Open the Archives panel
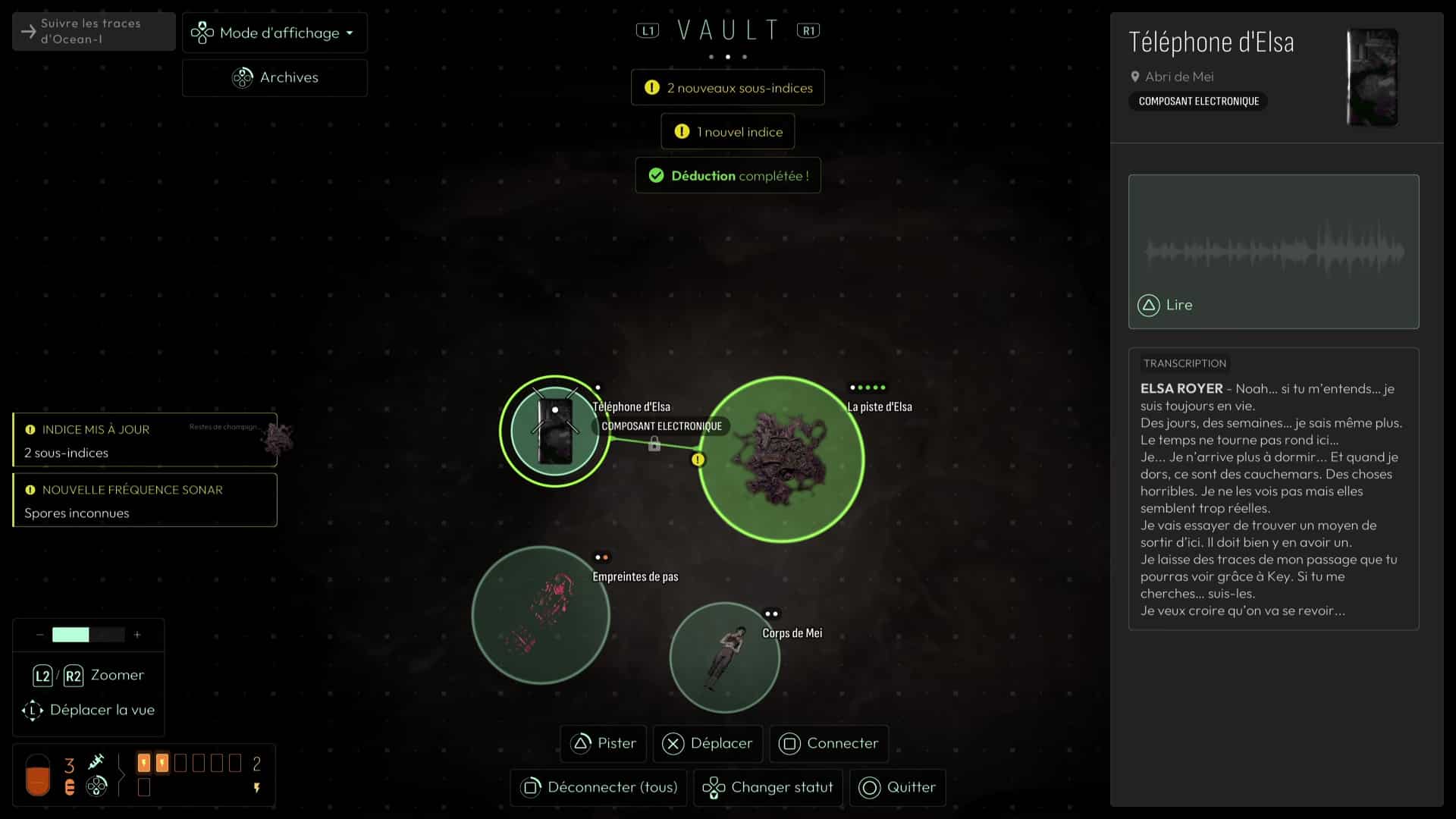This screenshot has height=819, width=1456. [x=275, y=77]
